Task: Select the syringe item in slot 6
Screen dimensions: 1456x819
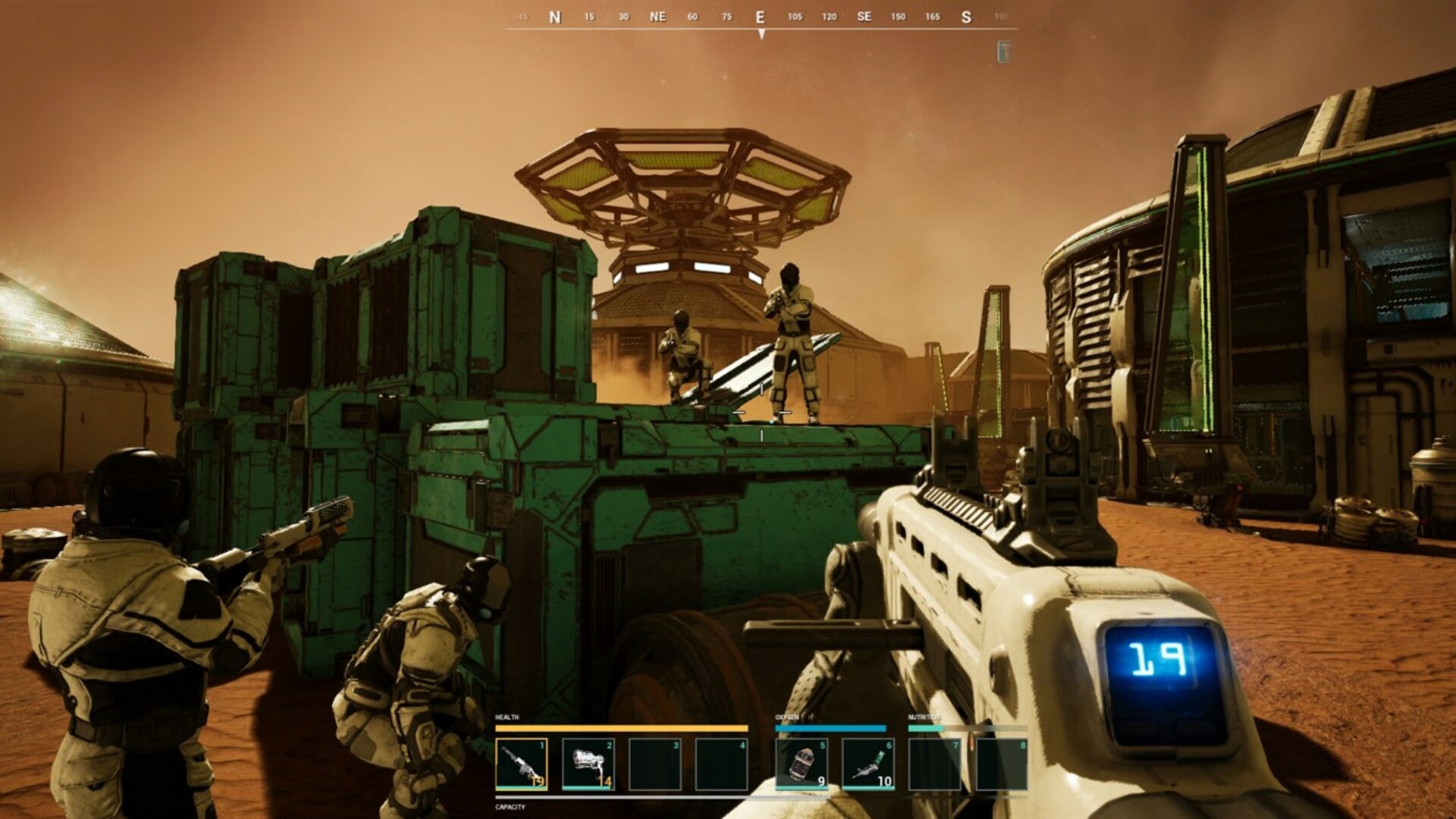Action: click(868, 764)
